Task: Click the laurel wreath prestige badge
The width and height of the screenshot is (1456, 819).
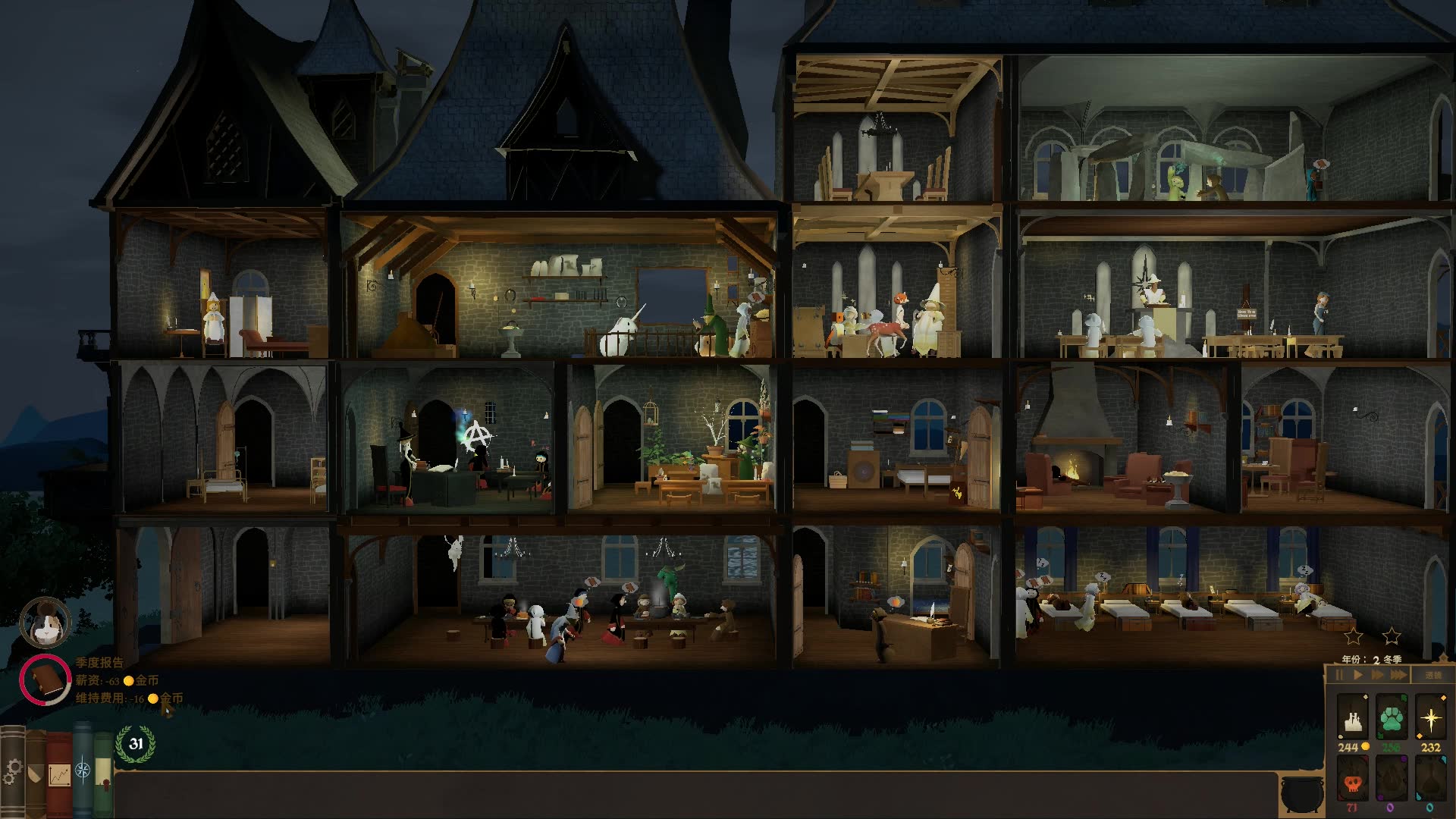Action: [x=136, y=744]
